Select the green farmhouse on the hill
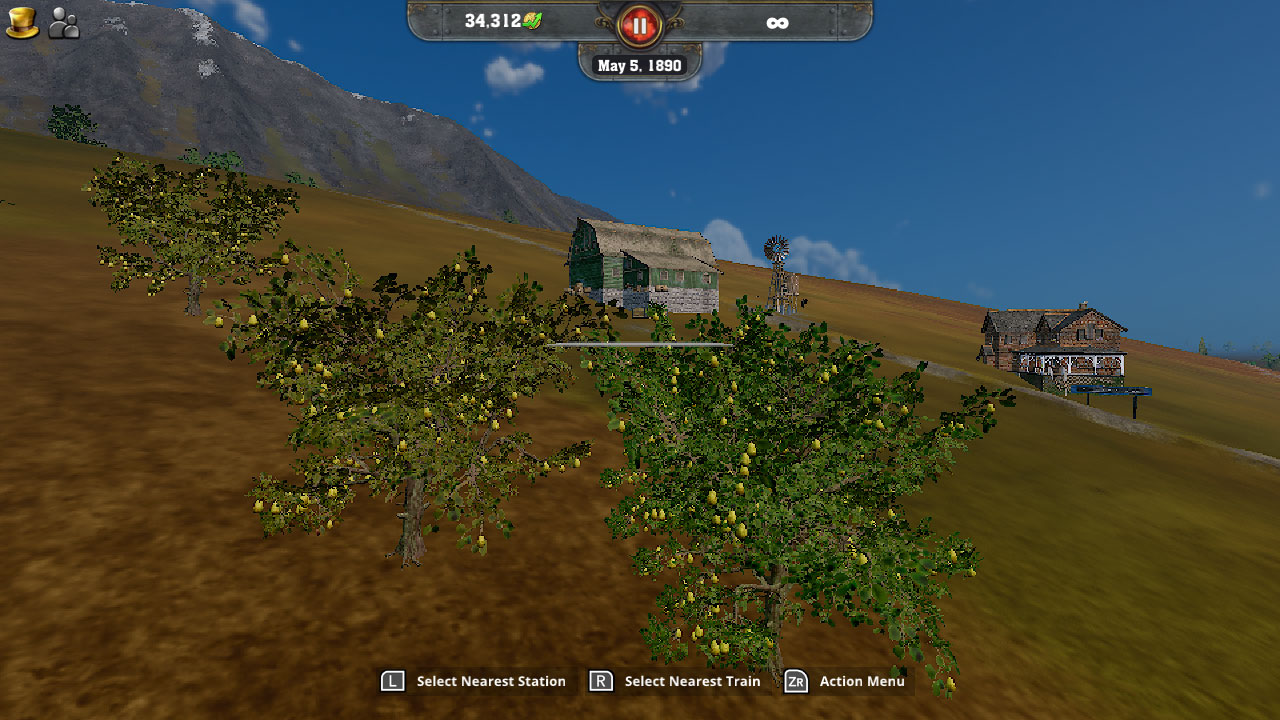This screenshot has width=1280, height=720. pos(640,265)
